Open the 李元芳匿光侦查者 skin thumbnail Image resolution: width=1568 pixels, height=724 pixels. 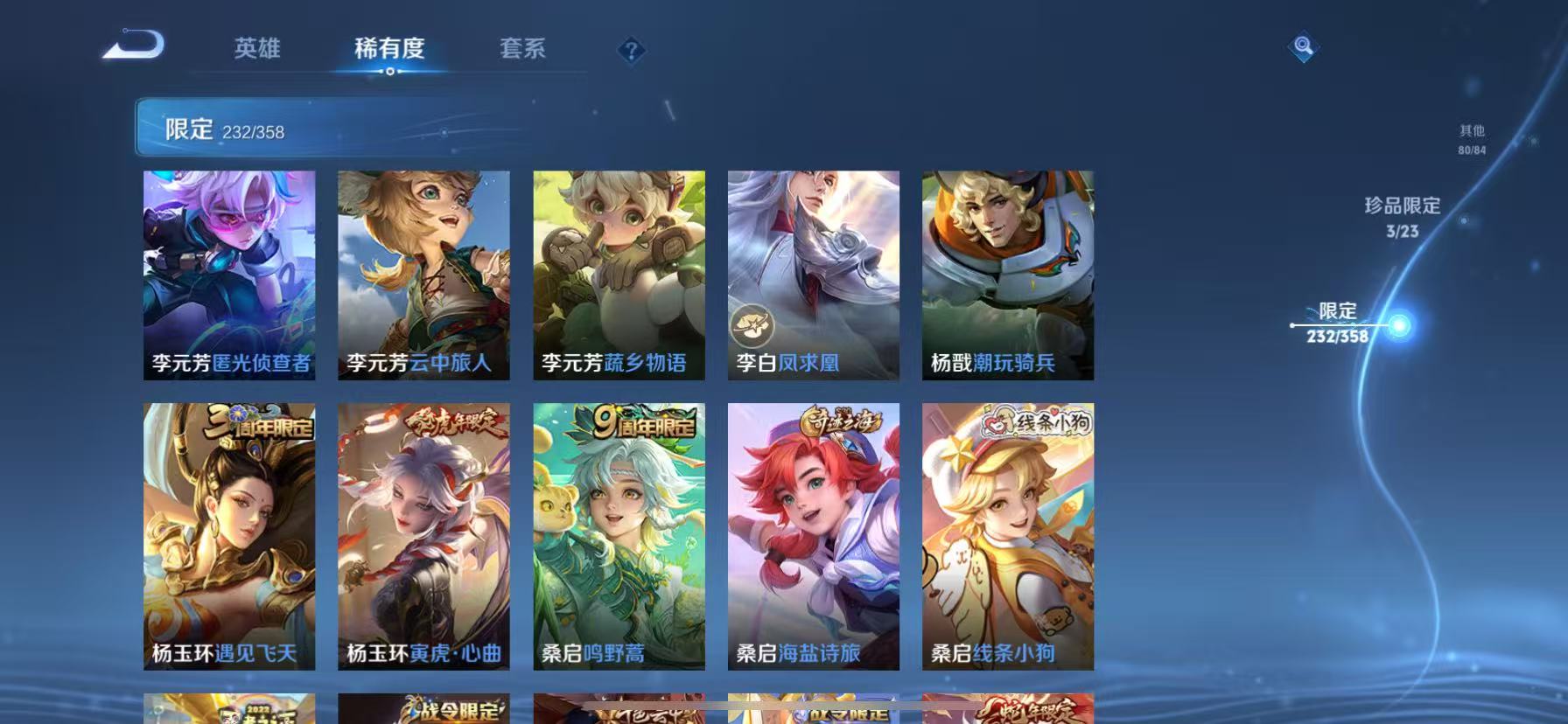tap(230, 275)
